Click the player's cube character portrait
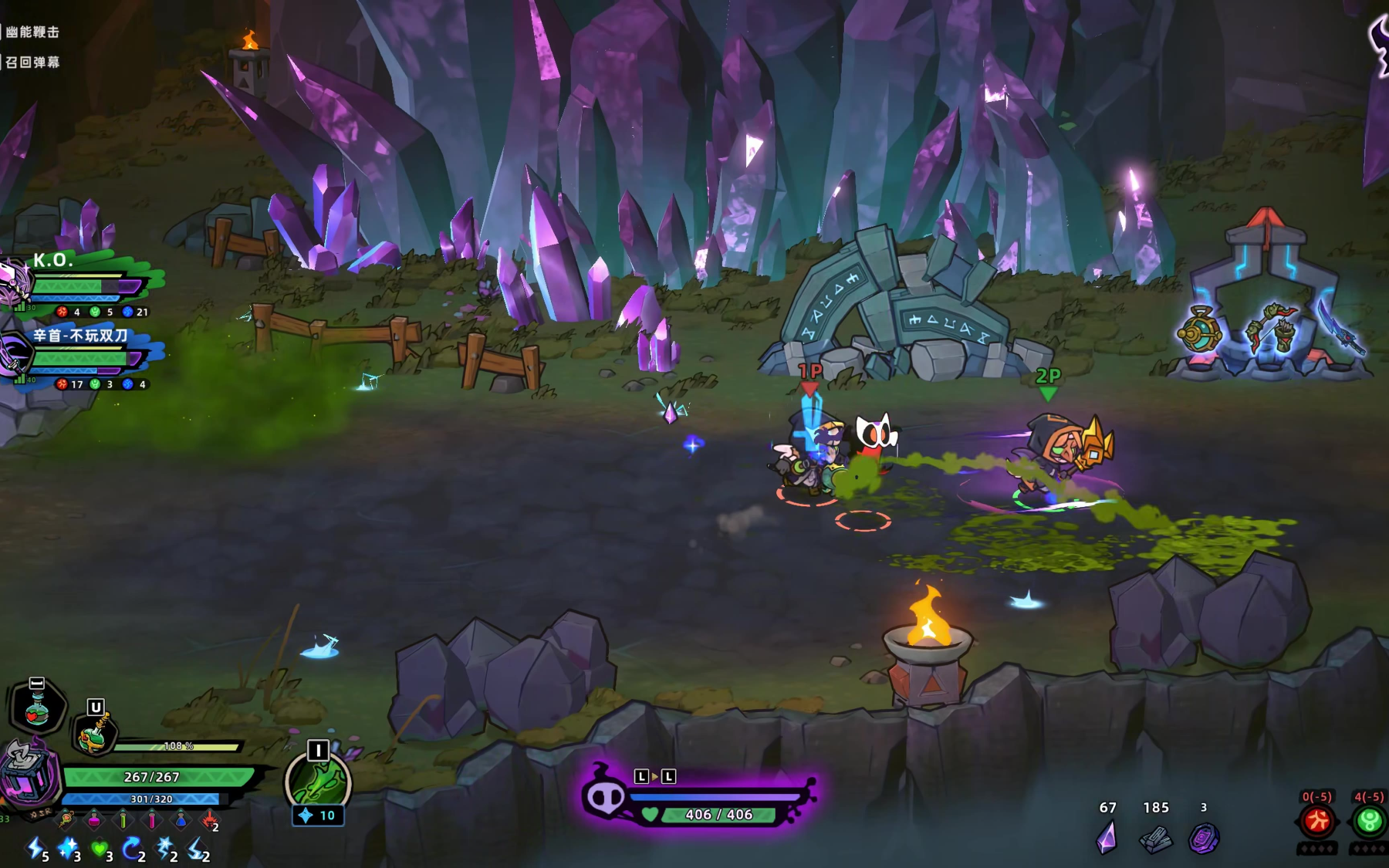 (x=28, y=776)
